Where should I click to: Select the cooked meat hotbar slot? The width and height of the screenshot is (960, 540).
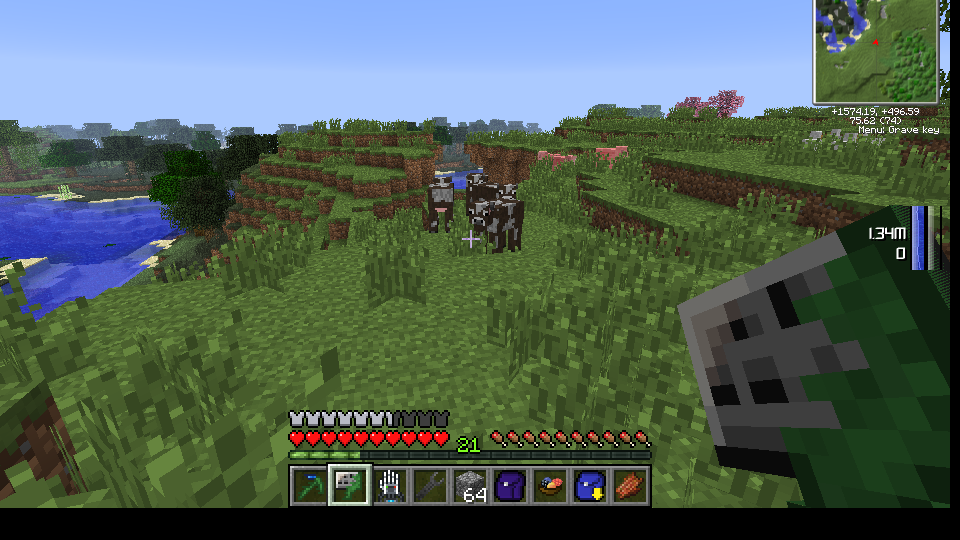(630, 487)
